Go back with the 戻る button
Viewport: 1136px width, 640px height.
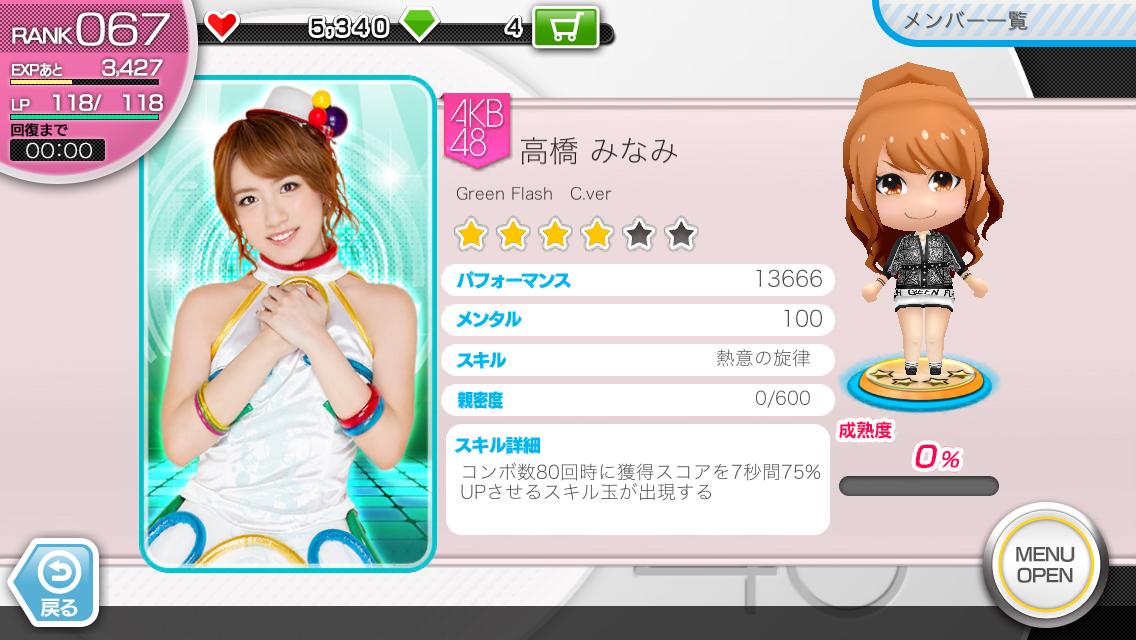[56, 584]
